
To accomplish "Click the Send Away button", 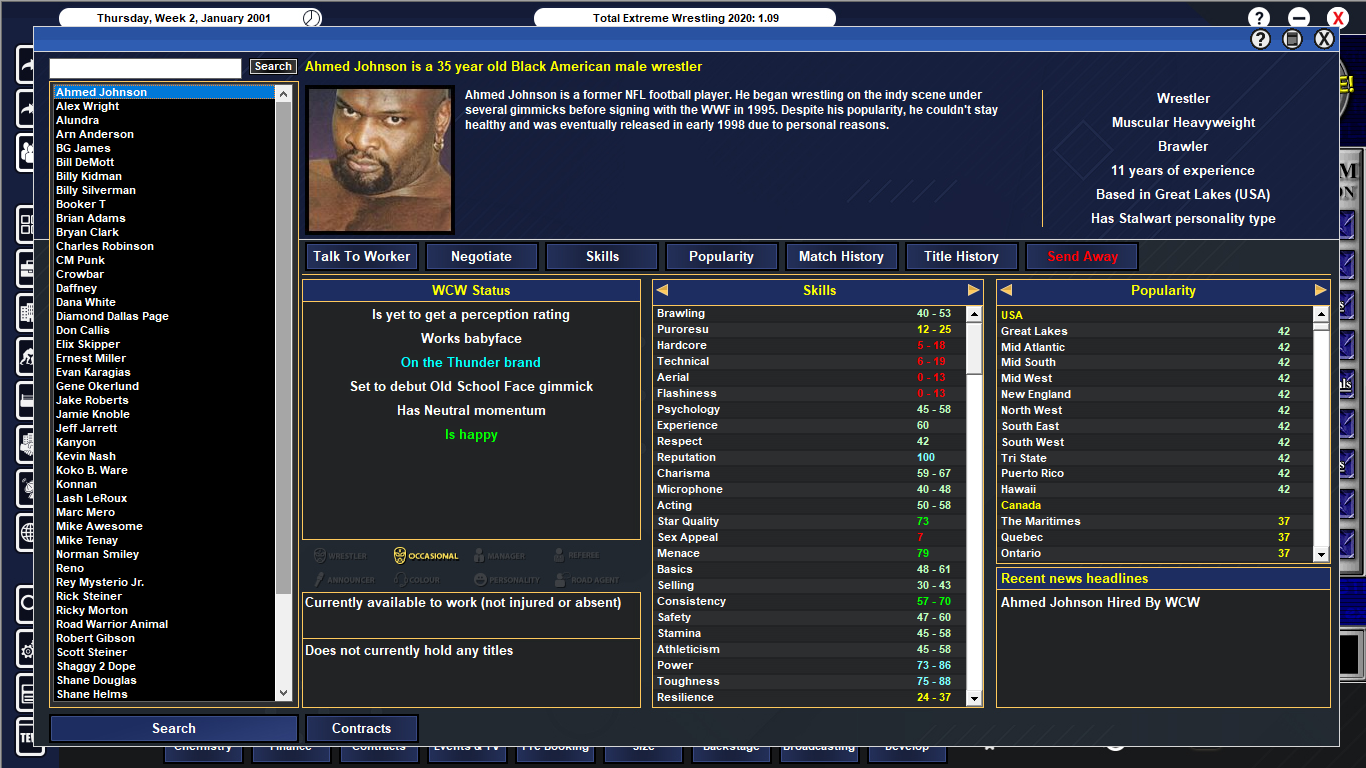I will pyautogui.click(x=1081, y=256).
